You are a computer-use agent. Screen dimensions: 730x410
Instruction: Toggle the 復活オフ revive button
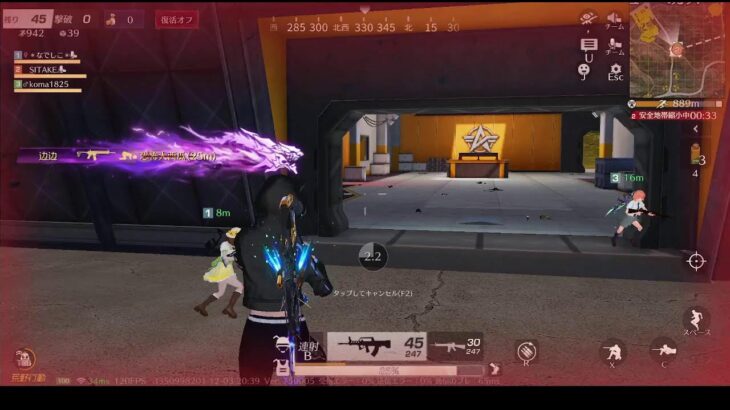pos(177,19)
